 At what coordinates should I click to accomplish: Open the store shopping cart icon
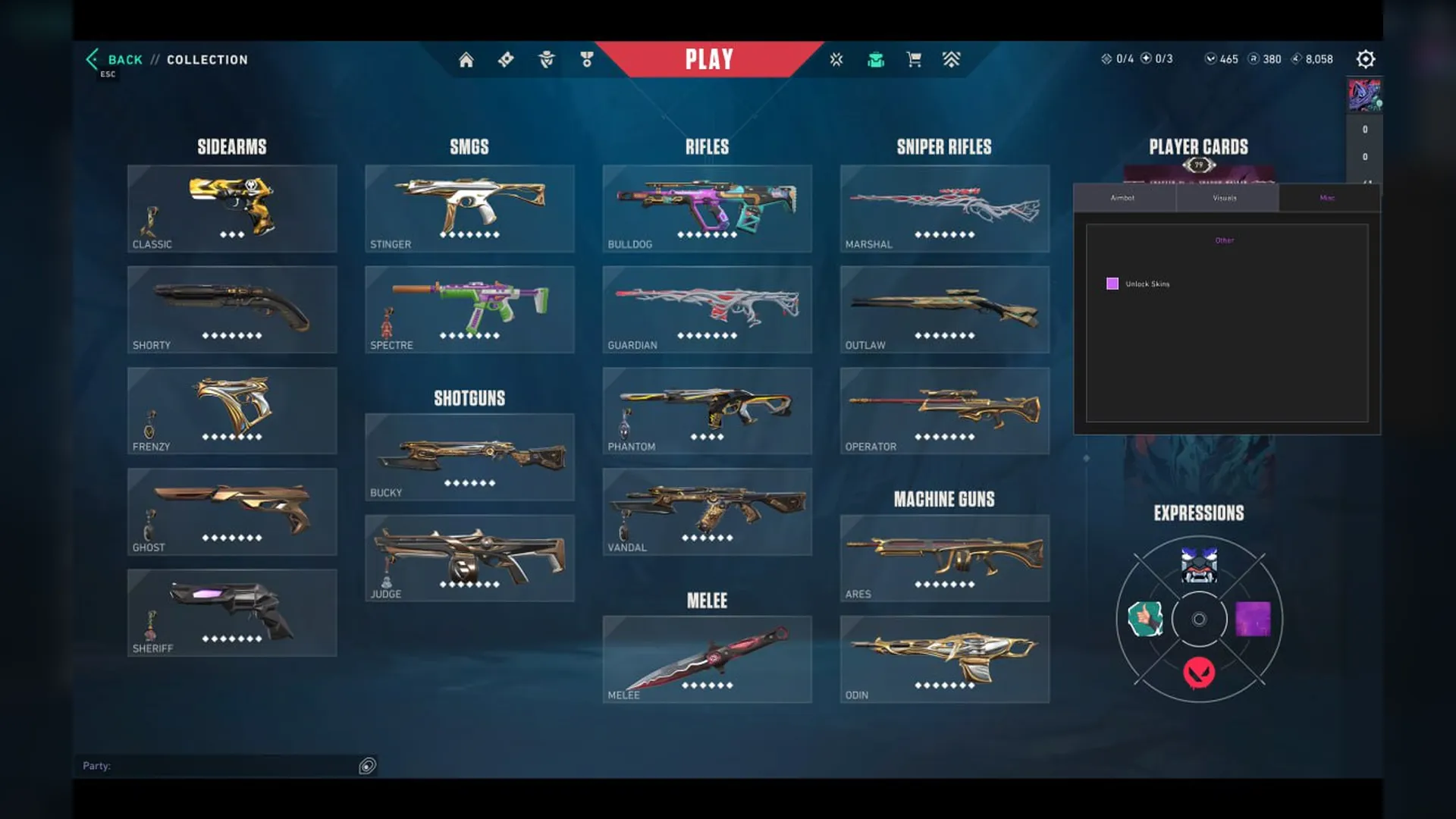[x=914, y=59]
